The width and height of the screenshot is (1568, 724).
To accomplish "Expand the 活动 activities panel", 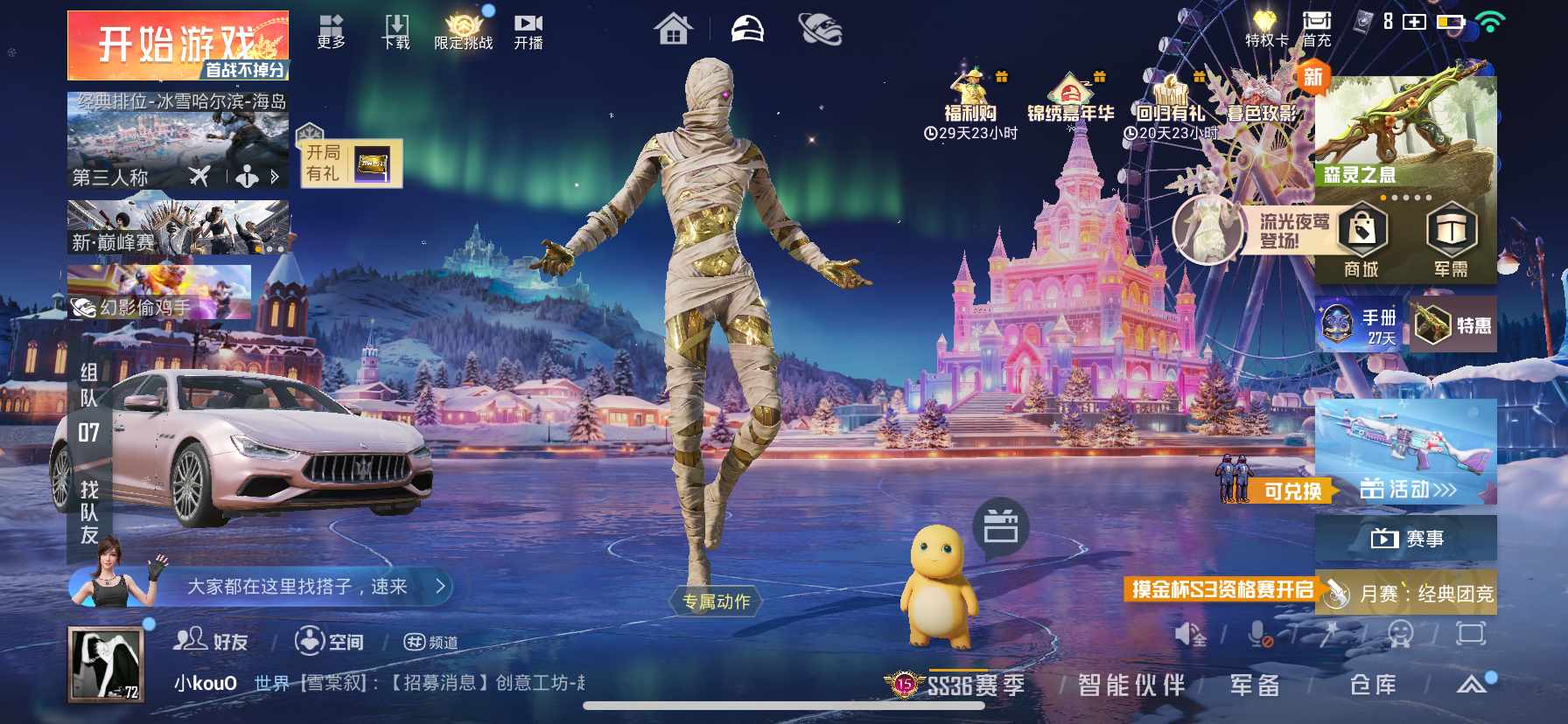I will (1409, 490).
